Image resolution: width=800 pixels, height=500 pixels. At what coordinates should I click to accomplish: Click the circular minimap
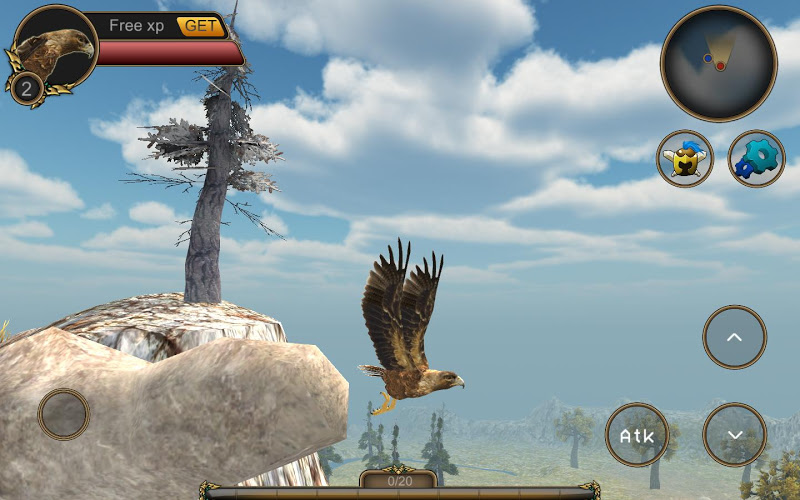718,63
